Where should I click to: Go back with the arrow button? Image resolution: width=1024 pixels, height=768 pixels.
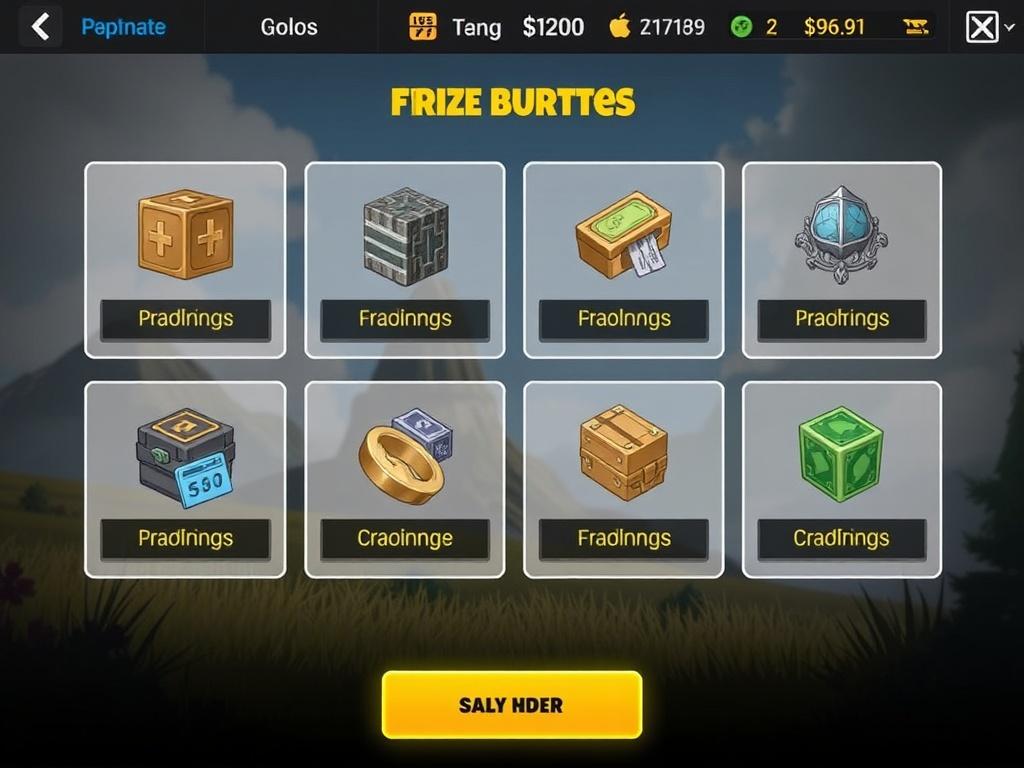coord(40,27)
